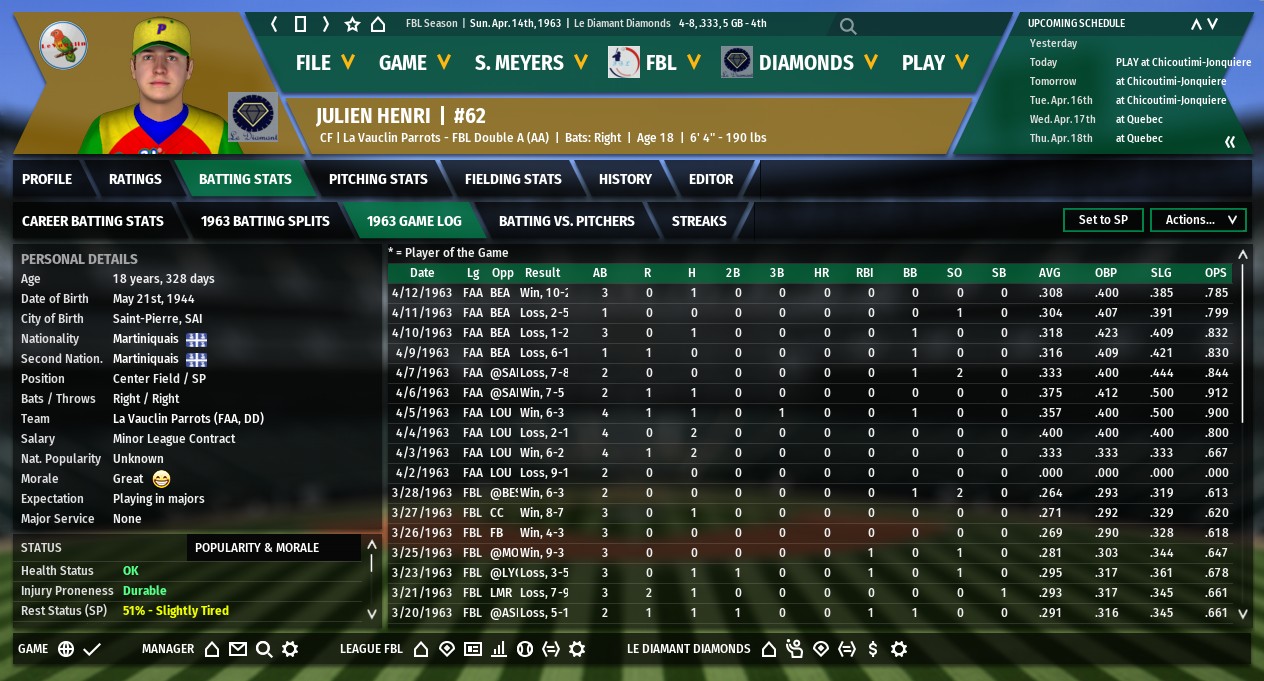Open the S. MEYERS manager menu
The height and width of the screenshot is (681, 1264).
point(531,62)
